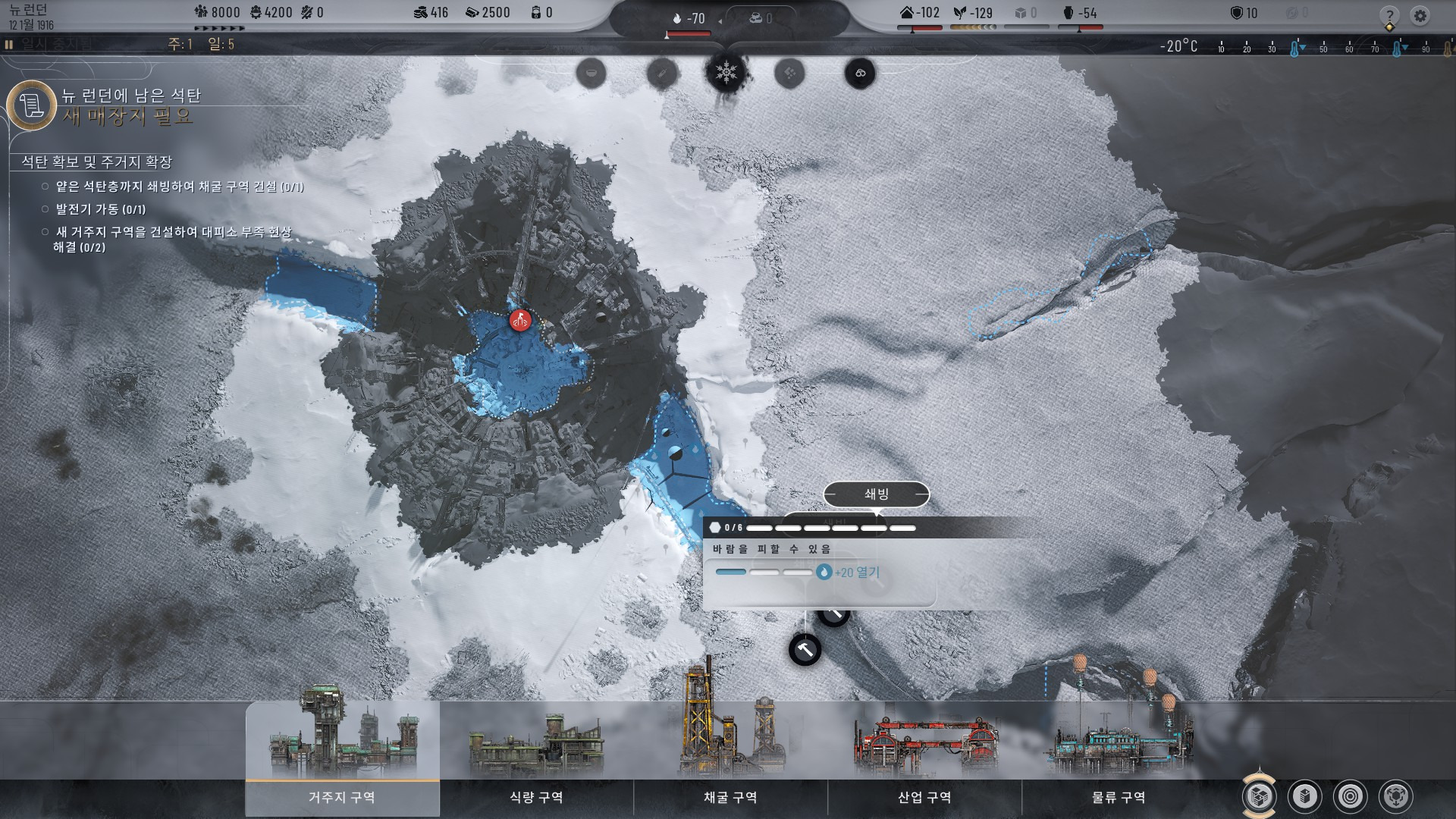Activate the syringe disease overlay

pyautogui.click(x=661, y=74)
